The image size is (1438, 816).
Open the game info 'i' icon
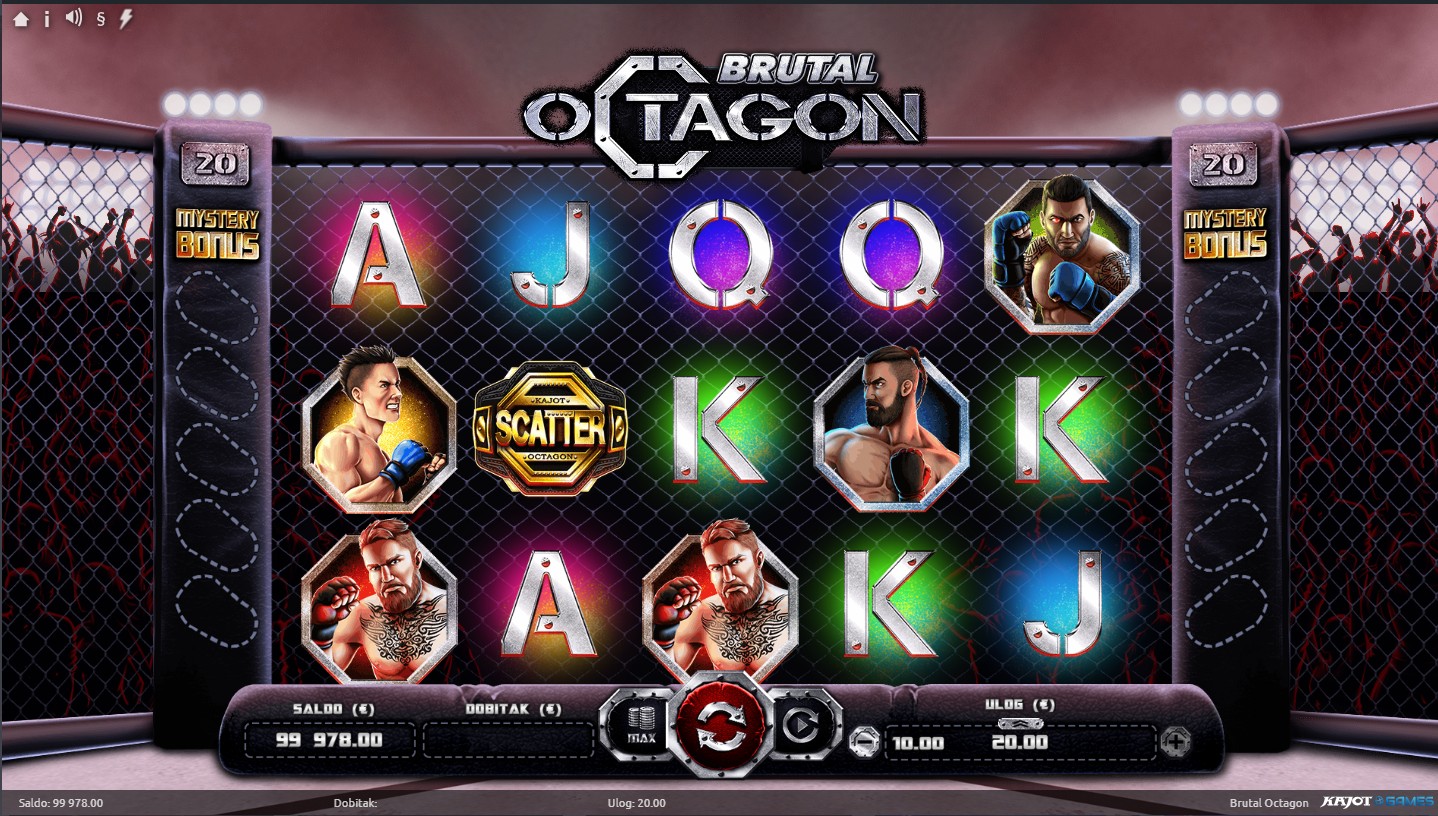coord(47,19)
